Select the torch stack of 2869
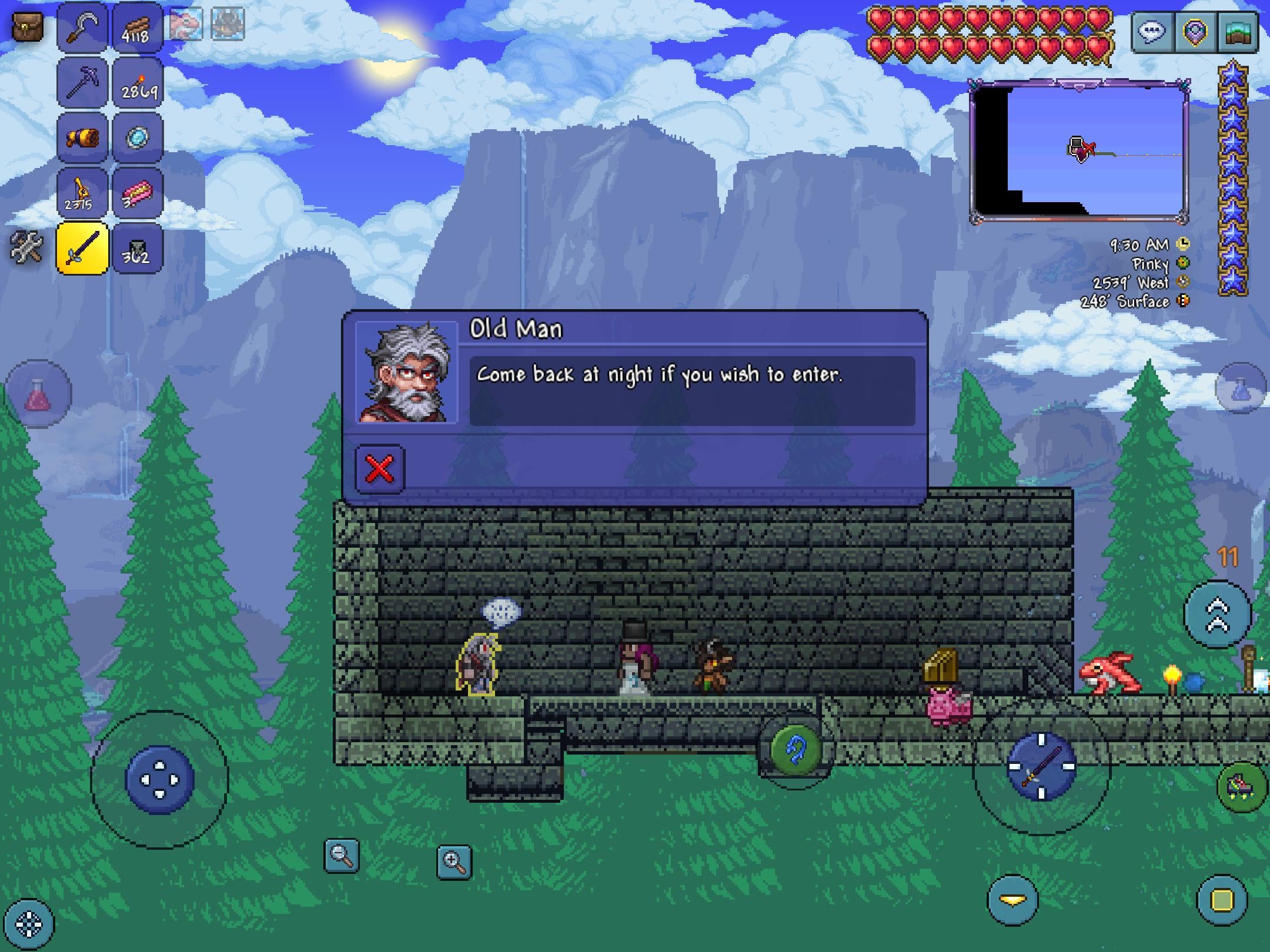This screenshot has width=1270, height=952. point(136,82)
